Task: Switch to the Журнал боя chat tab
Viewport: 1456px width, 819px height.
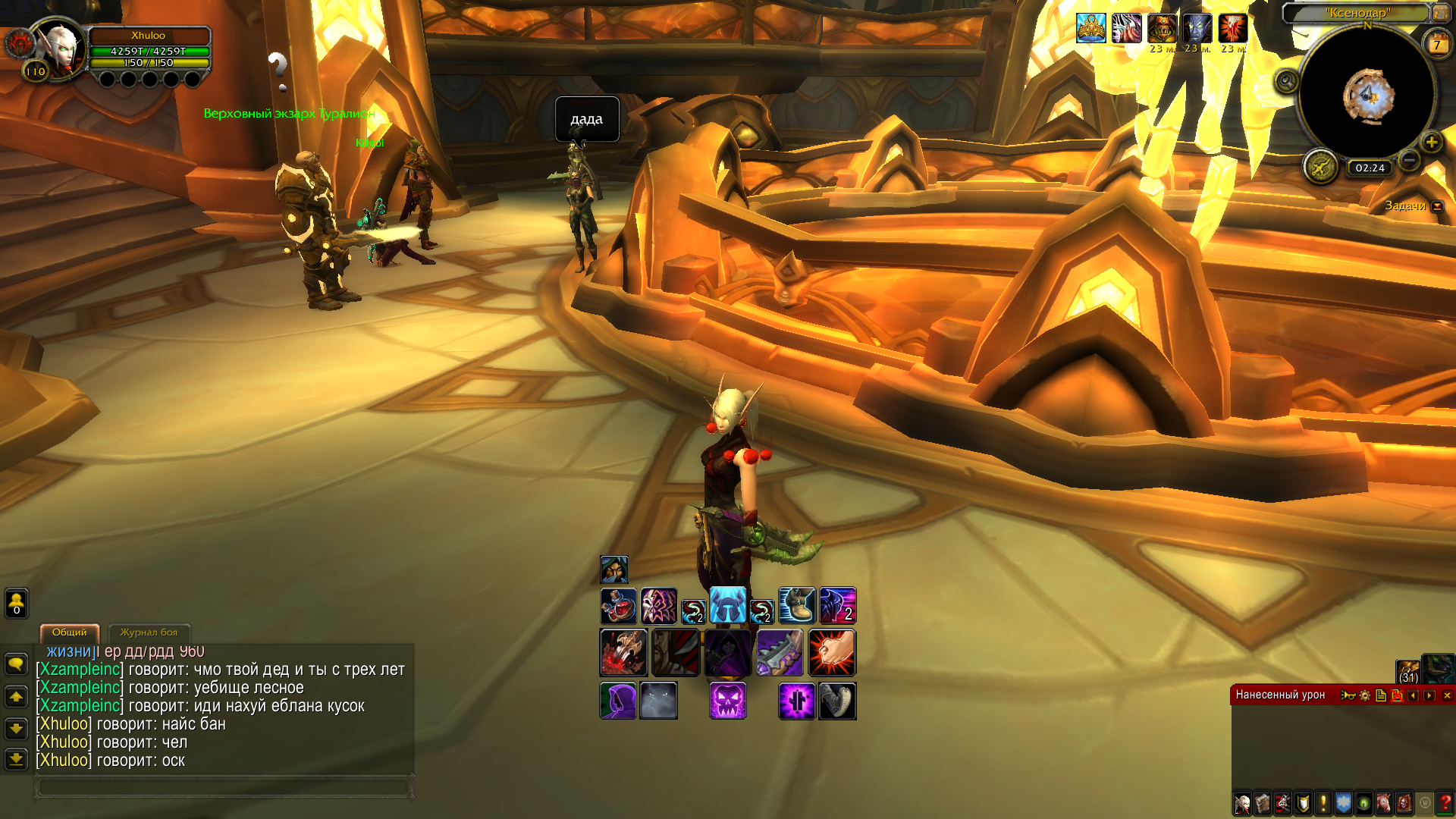Action: click(x=149, y=632)
